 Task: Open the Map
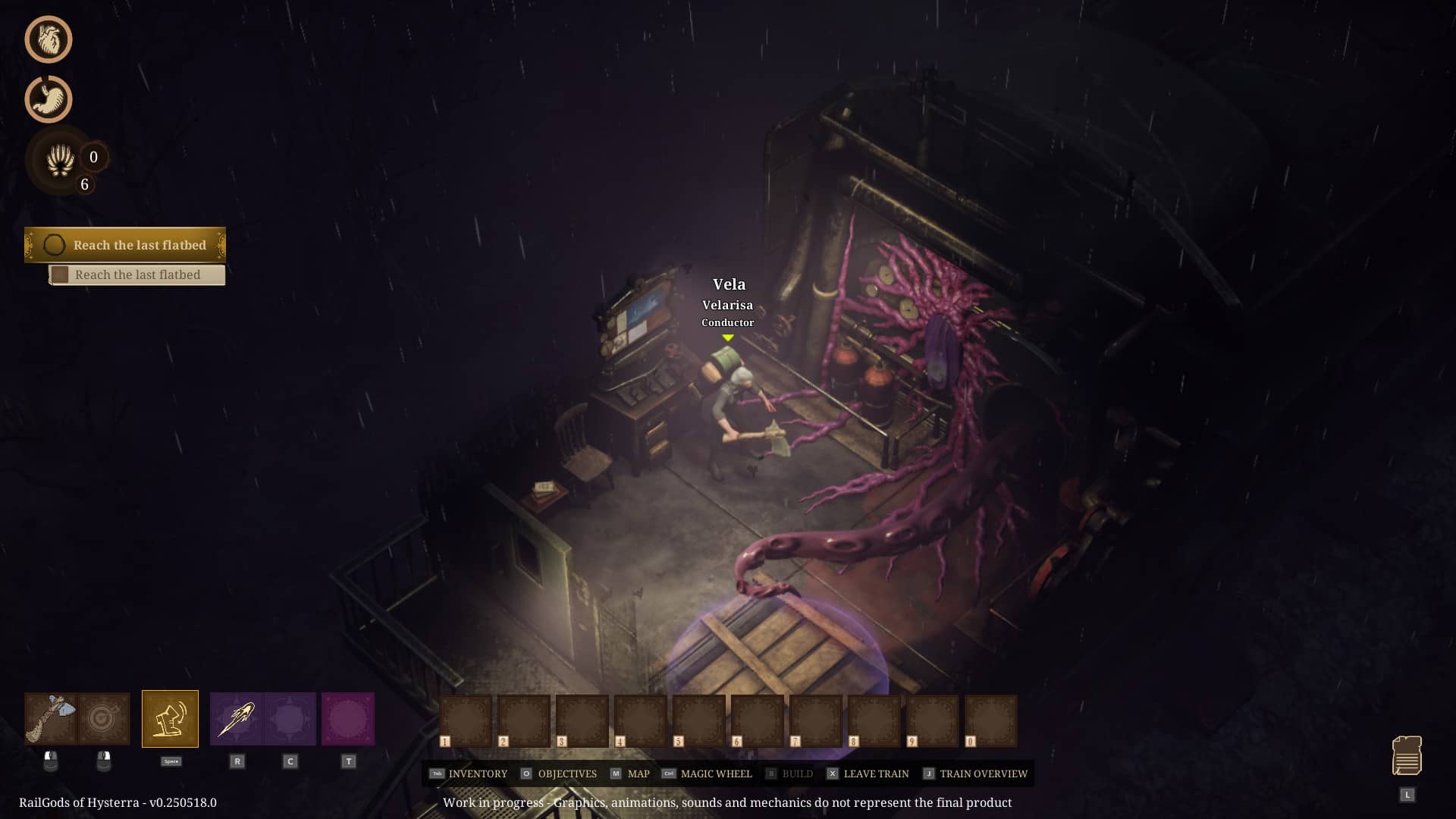[630, 773]
